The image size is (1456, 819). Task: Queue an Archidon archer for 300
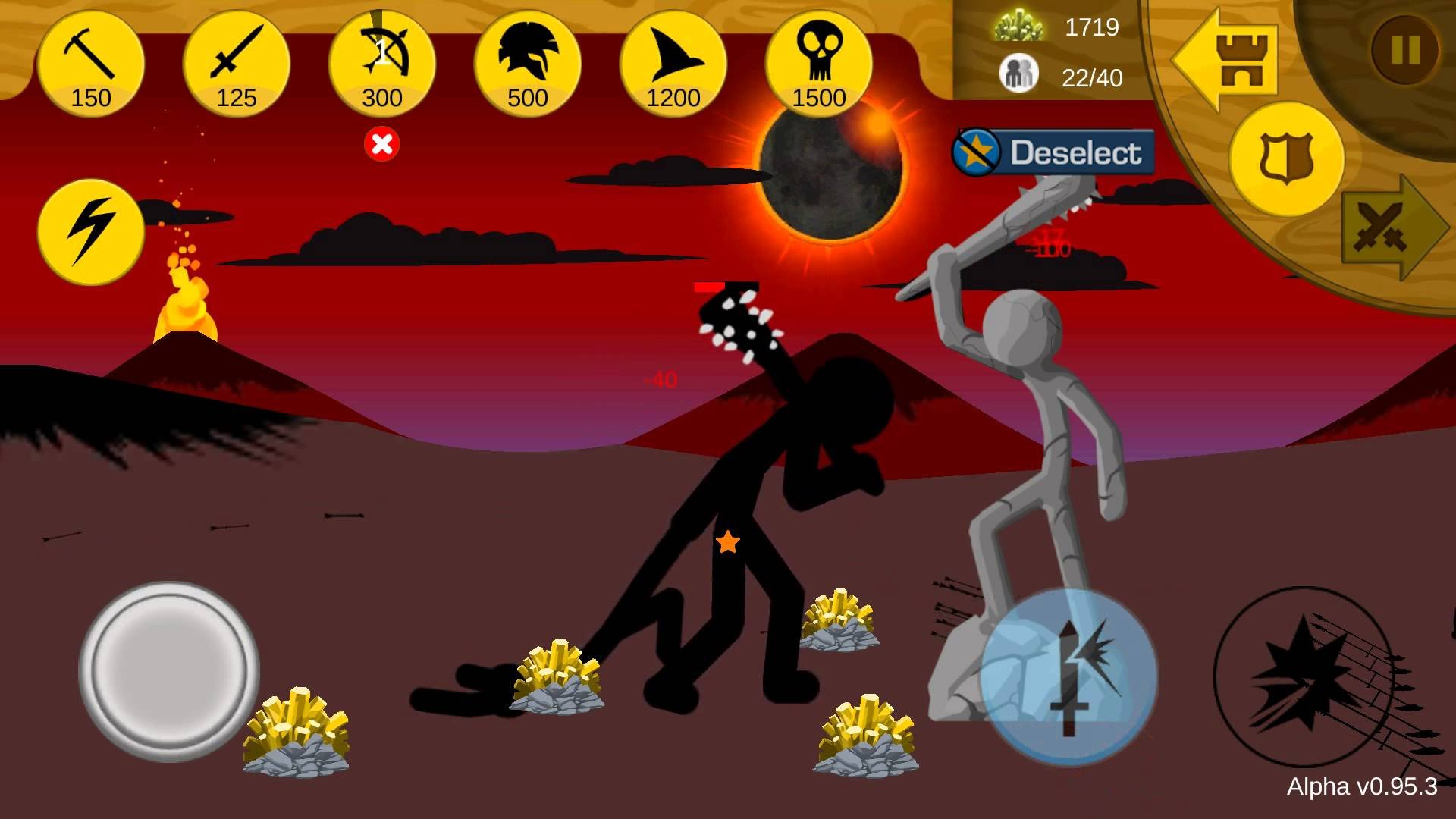[382, 64]
